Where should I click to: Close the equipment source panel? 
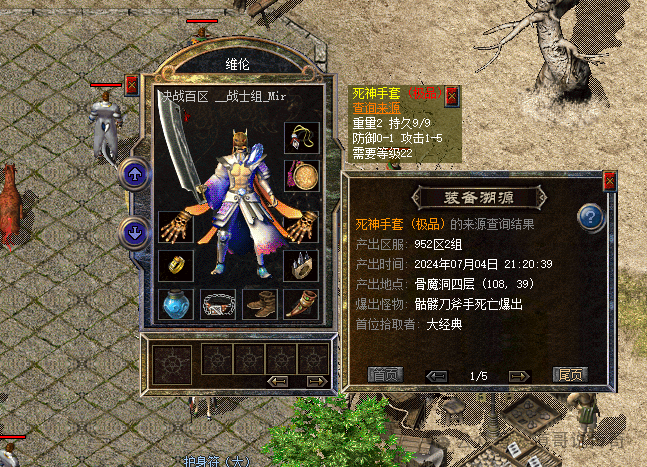(x=610, y=181)
